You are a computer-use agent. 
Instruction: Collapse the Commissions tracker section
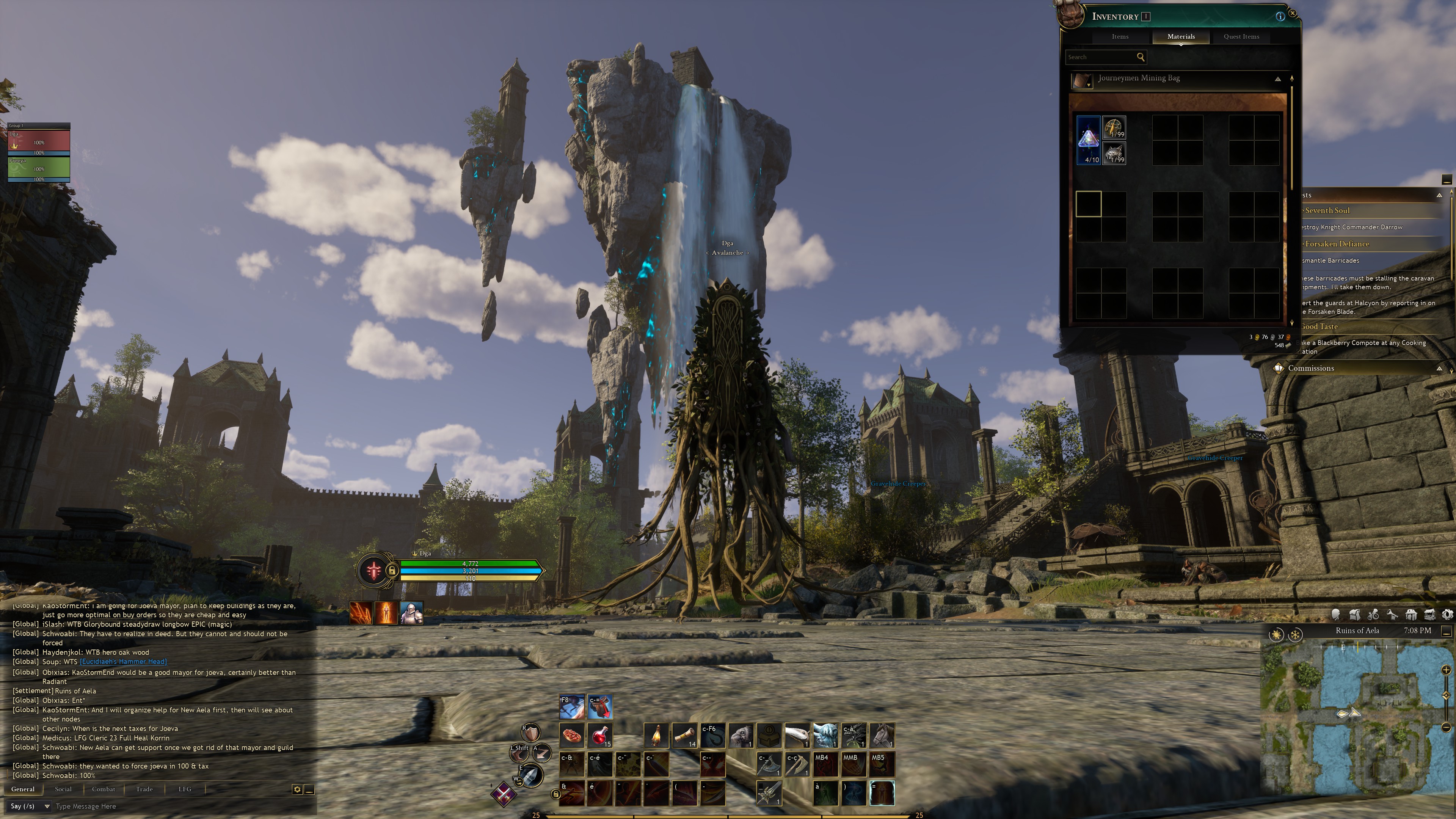point(1439,369)
